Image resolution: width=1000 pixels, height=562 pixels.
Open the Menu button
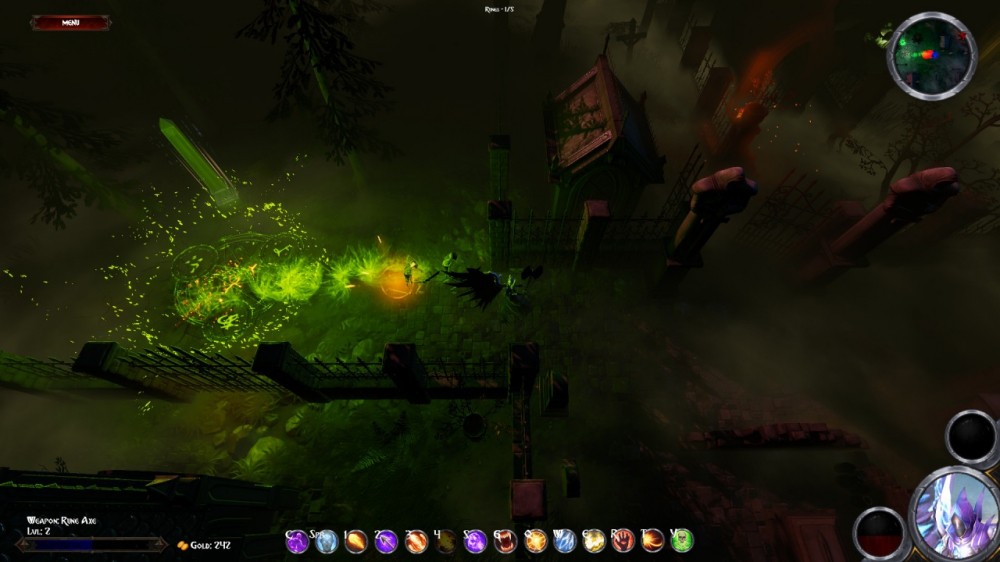tap(70, 22)
